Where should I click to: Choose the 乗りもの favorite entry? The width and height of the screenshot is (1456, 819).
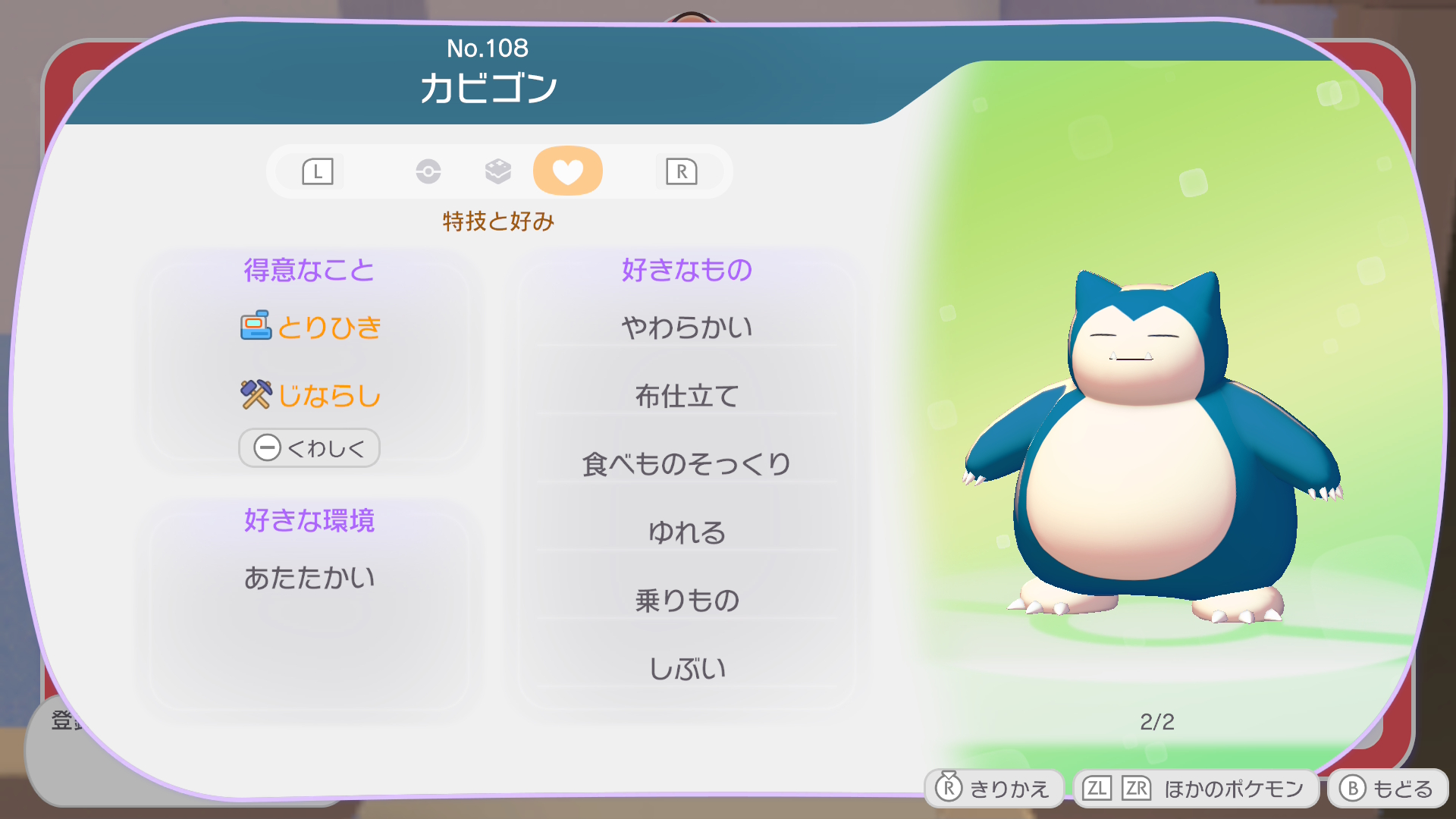(x=686, y=601)
